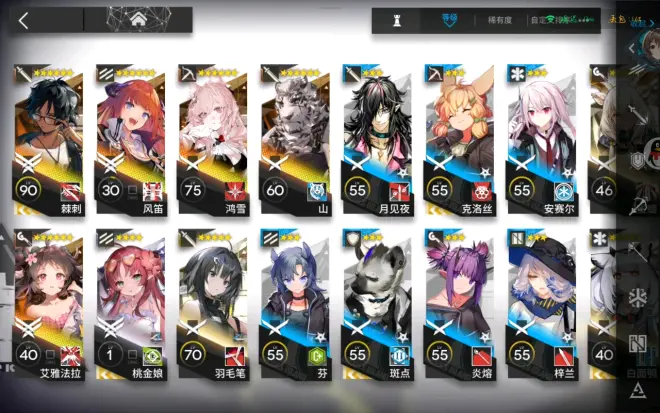660x413 pixels.
Task: Select operator 风笛 card
Action: pyautogui.click(x=131, y=138)
